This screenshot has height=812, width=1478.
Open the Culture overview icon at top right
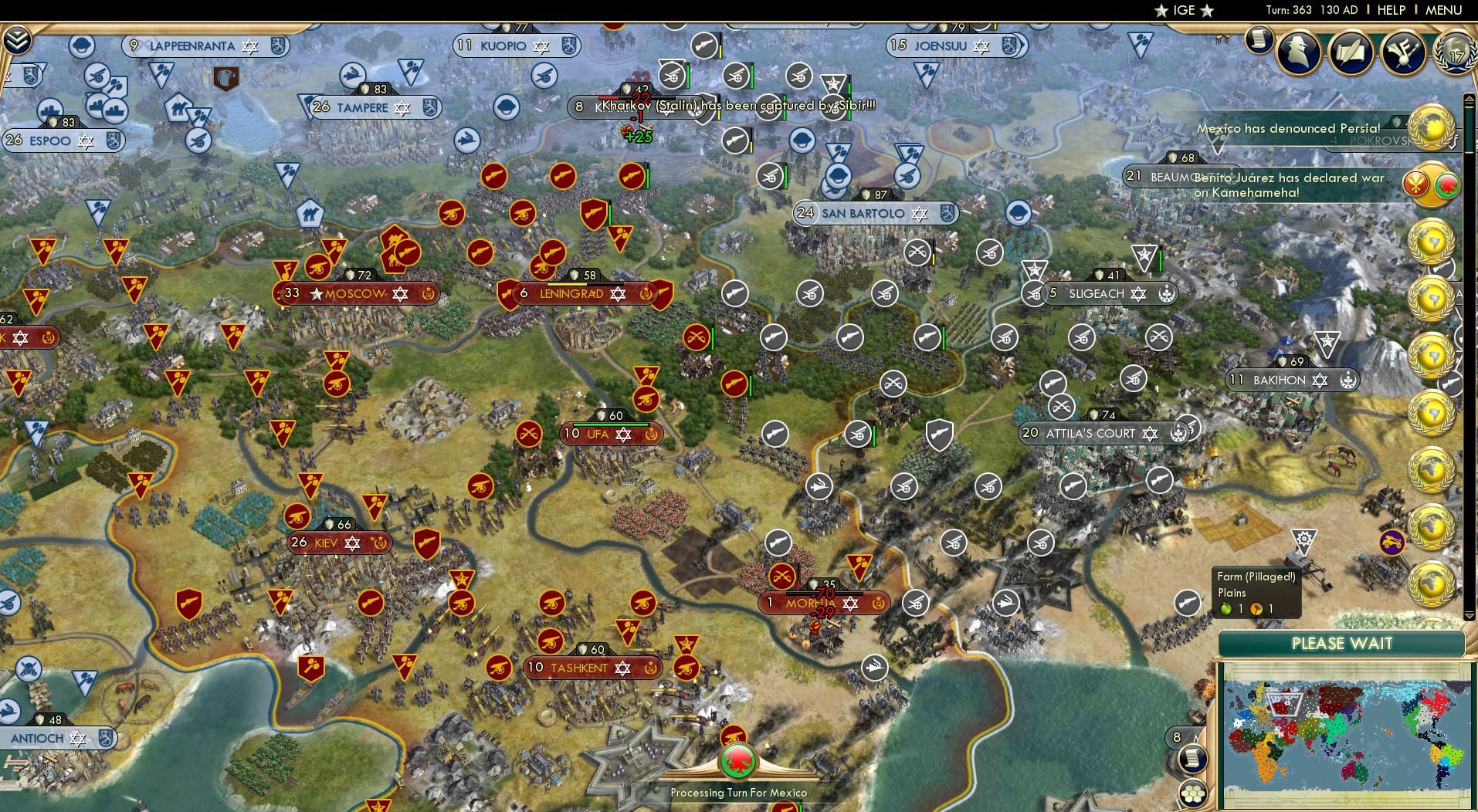coord(1404,52)
